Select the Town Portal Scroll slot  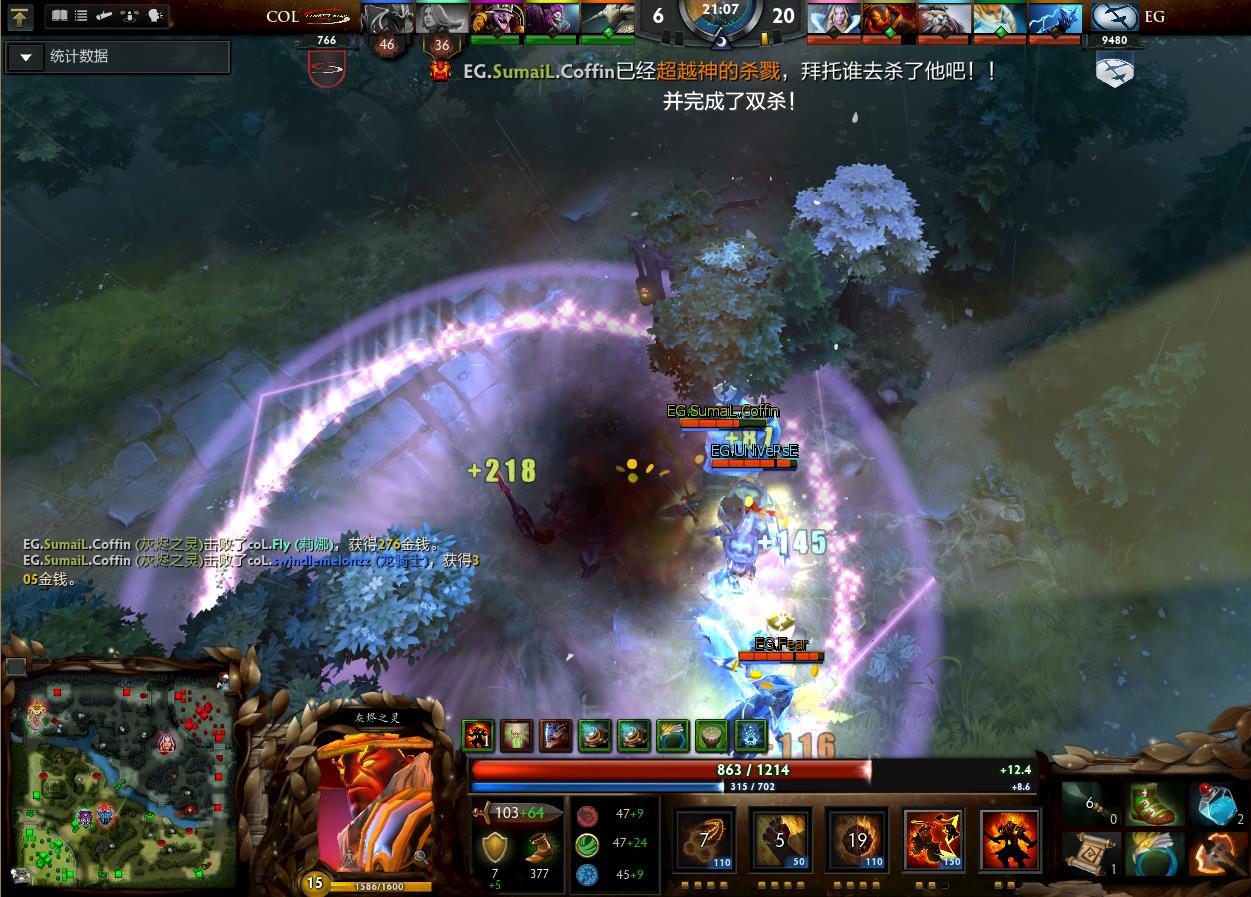click(x=1089, y=854)
